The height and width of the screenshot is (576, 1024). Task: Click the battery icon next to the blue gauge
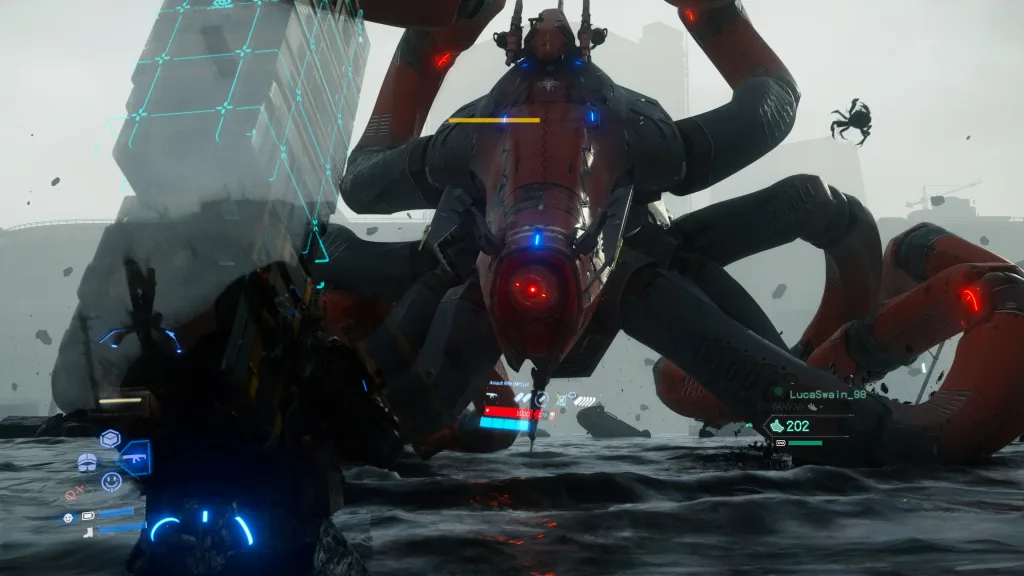[x=87, y=517]
